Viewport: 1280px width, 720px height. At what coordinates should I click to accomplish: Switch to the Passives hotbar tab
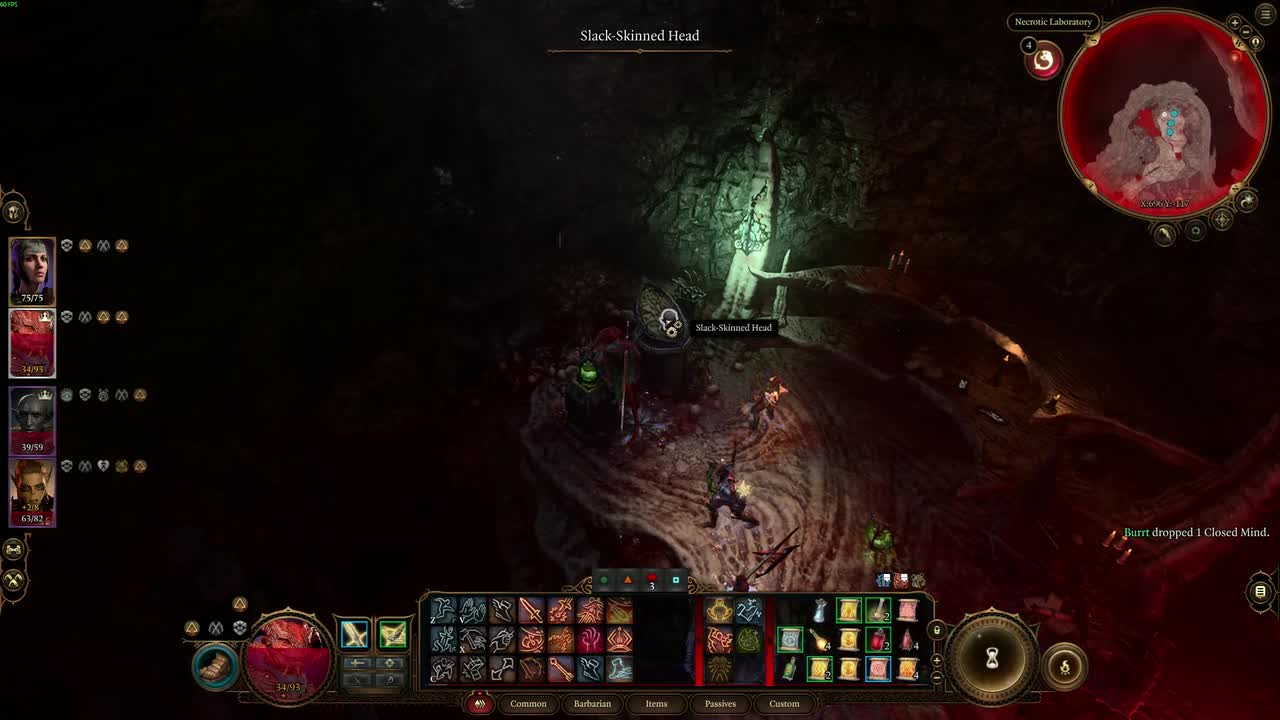tap(720, 704)
